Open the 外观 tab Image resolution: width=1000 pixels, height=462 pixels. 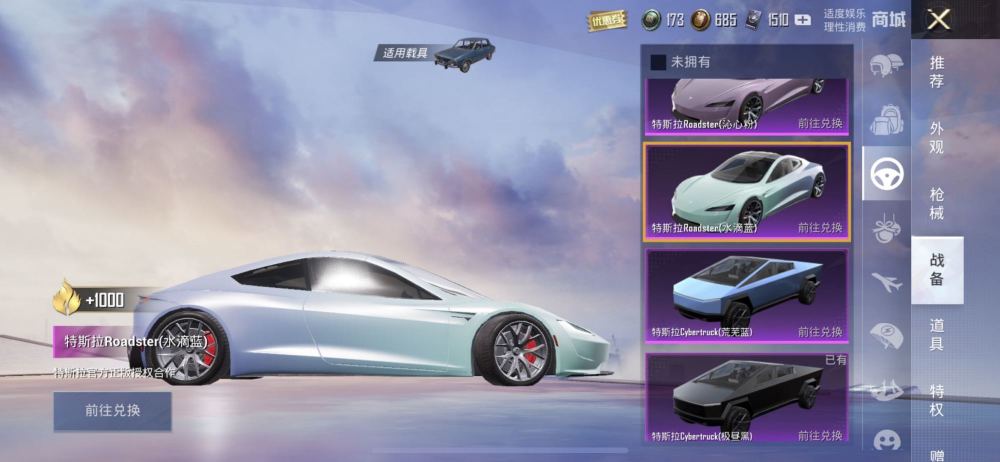[937, 137]
